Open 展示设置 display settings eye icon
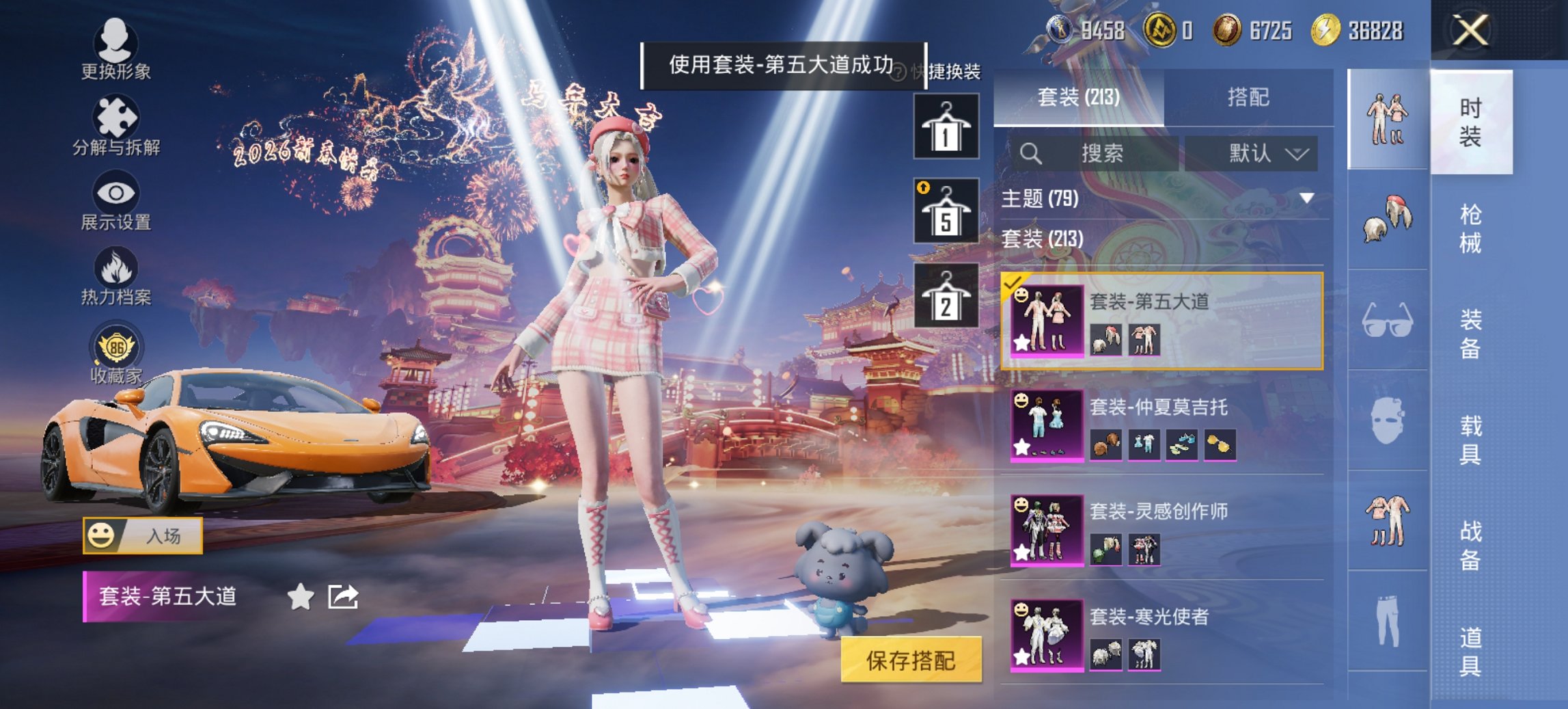1568x709 pixels. pos(116,198)
